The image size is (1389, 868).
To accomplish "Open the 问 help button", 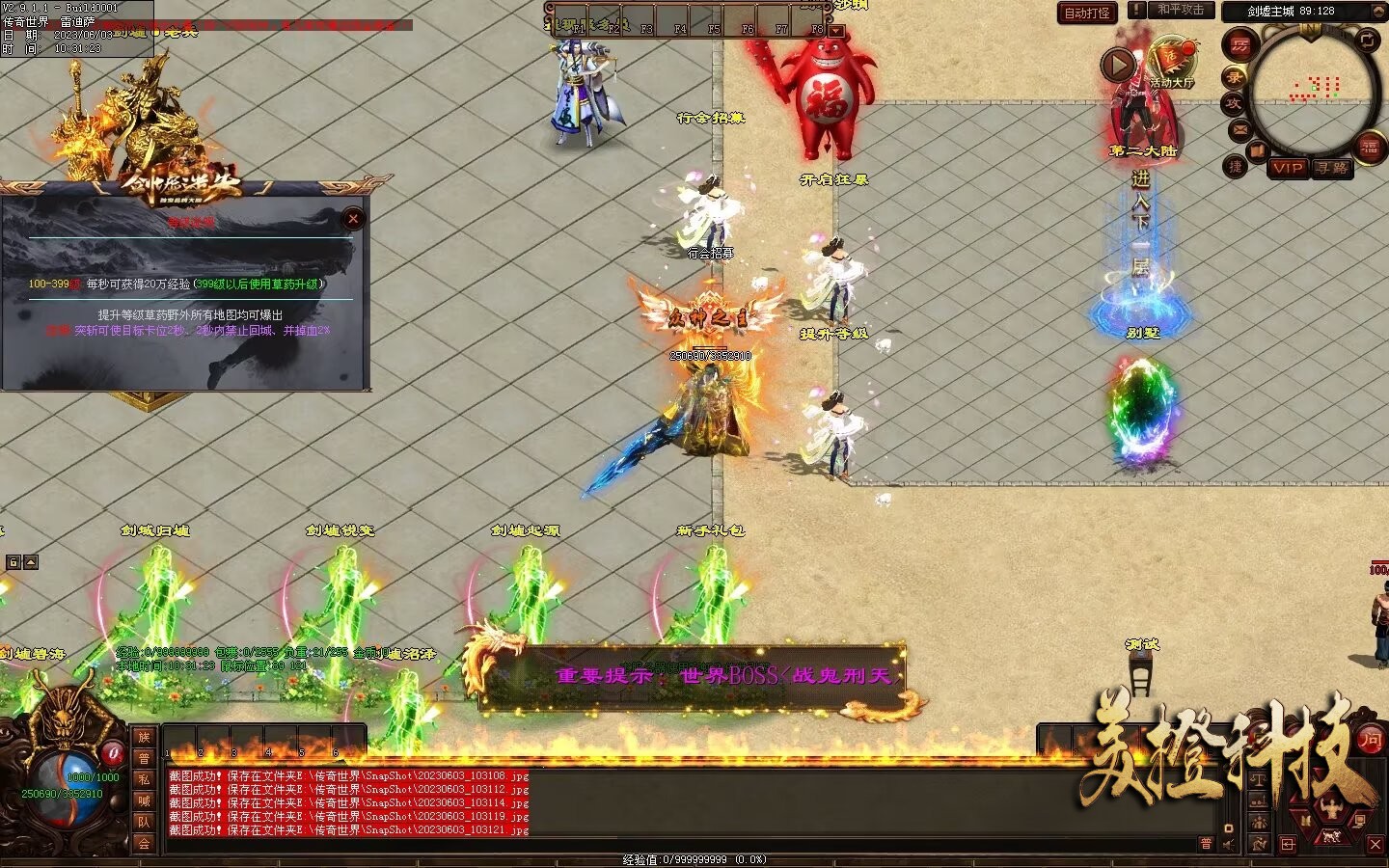I will 1370,740.
